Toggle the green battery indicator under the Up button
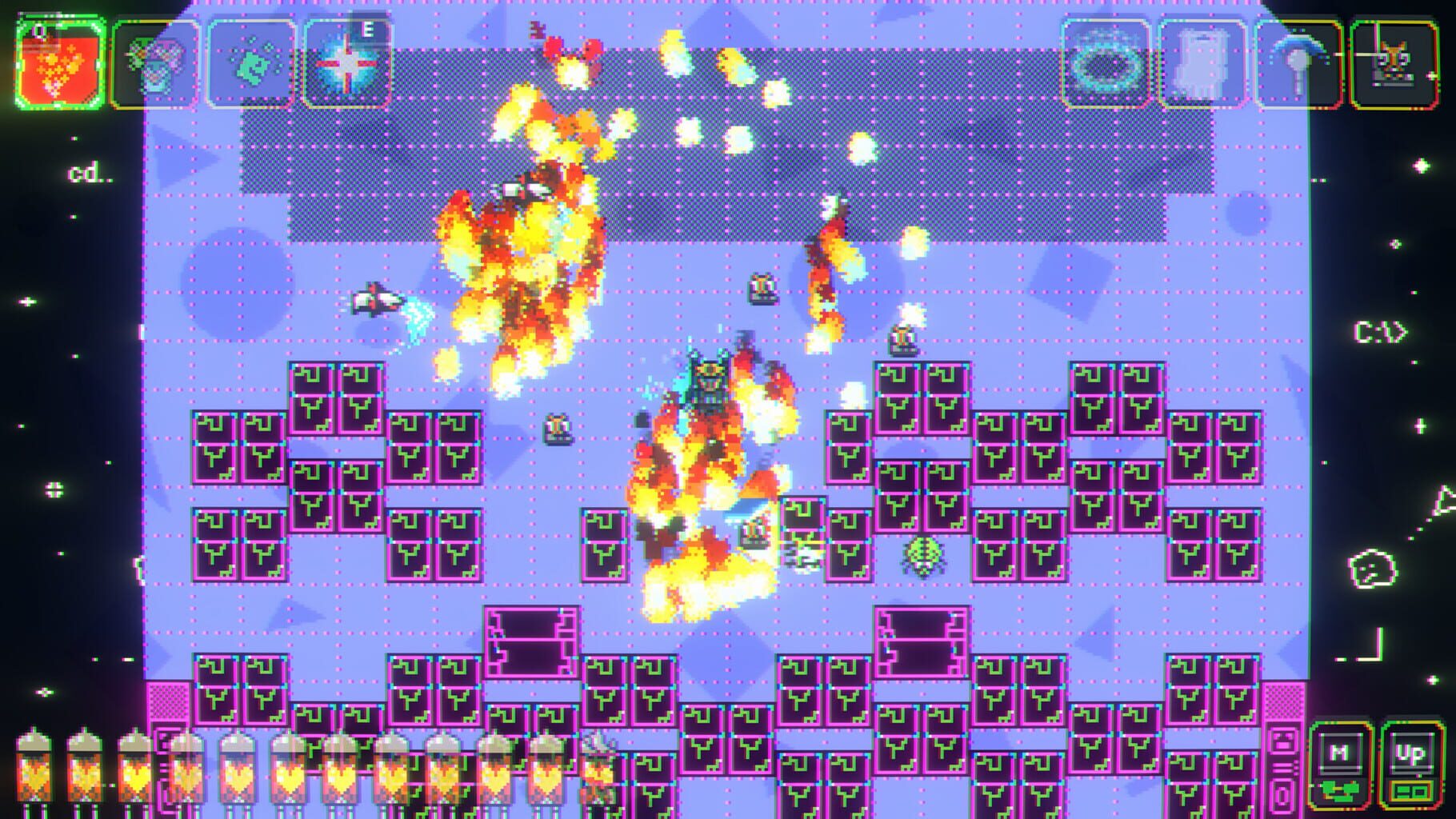Screen dimensions: 1456x819 pos(1411,792)
